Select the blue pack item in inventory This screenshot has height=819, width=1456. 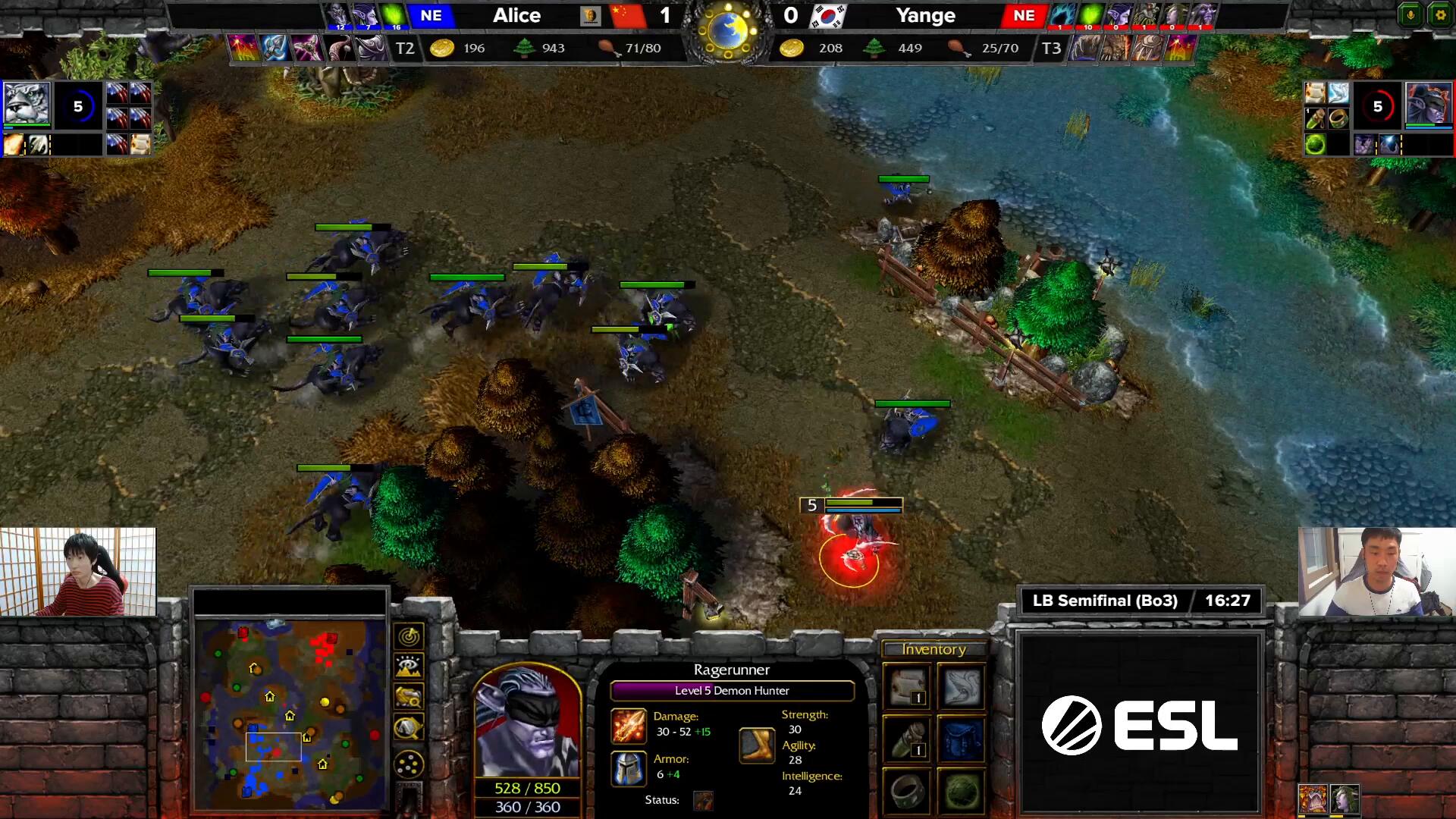[x=962, y=739]
